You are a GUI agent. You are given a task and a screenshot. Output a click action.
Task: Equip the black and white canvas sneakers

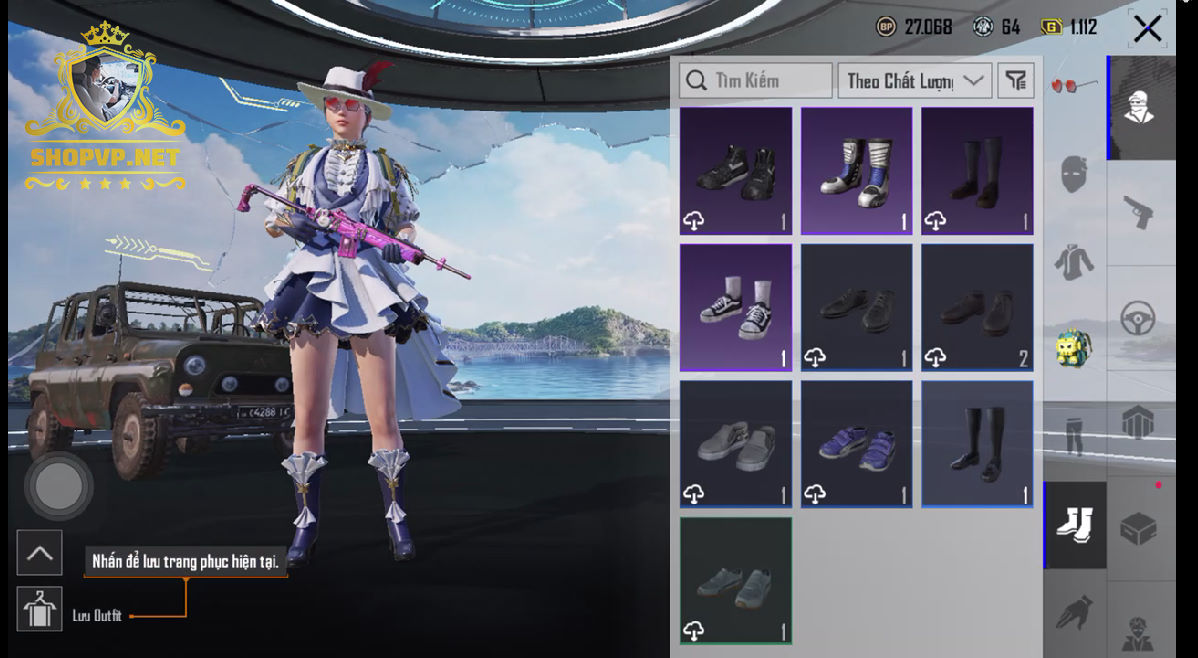coord(736,307)
